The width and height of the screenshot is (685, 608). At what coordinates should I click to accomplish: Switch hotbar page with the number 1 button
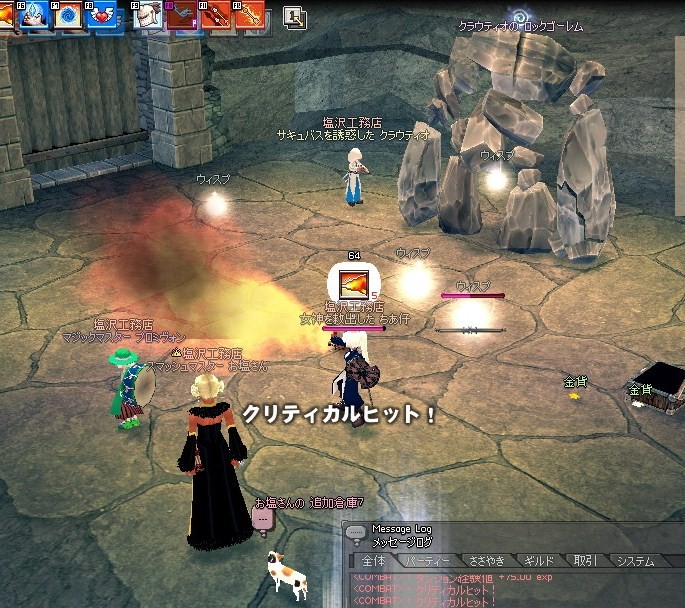295,16
